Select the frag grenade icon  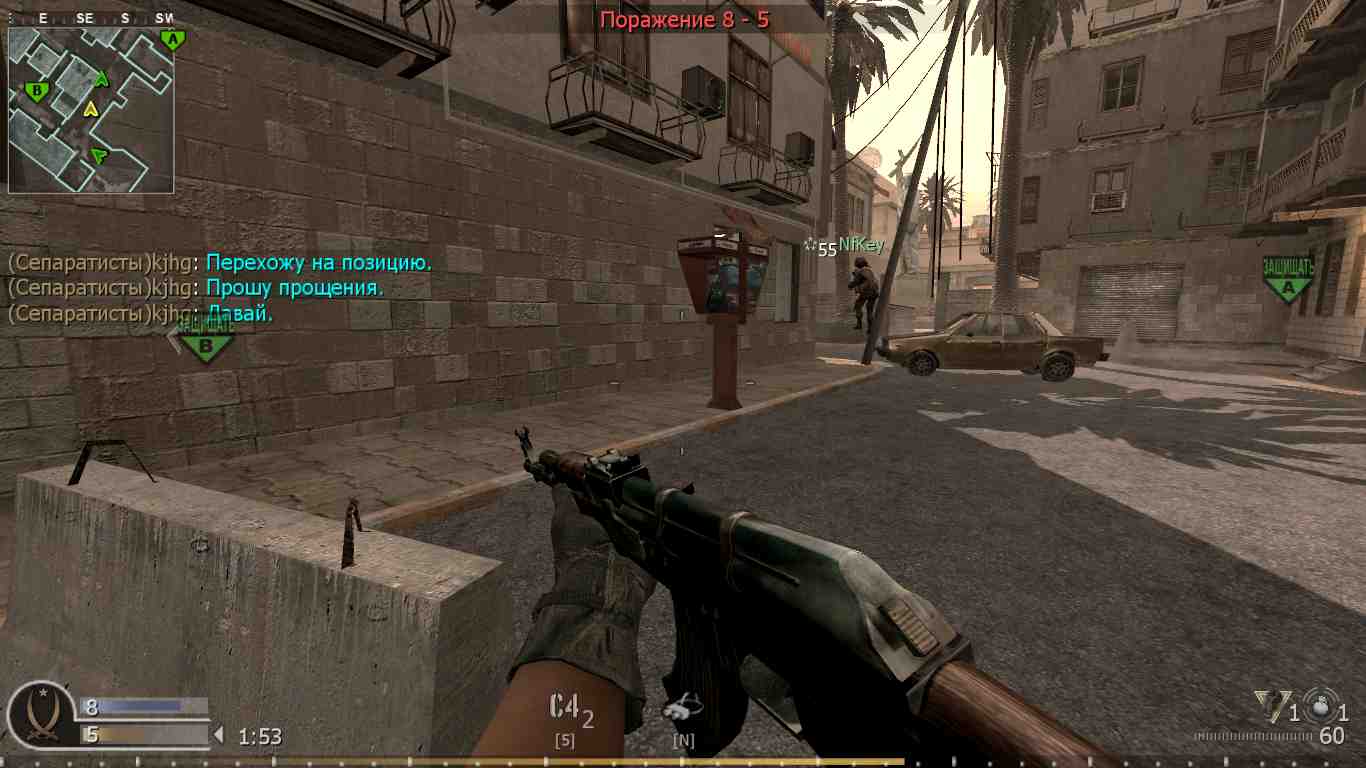coord(1318,706)
